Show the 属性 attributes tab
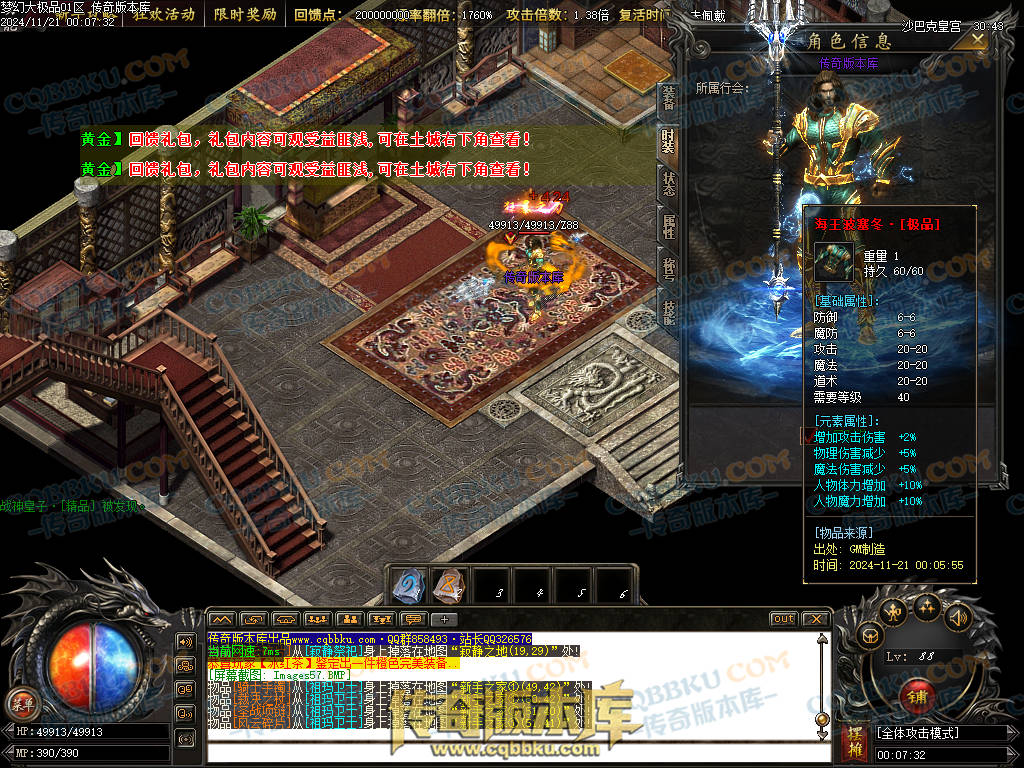 pyautogui.click(x=668, y=227)
